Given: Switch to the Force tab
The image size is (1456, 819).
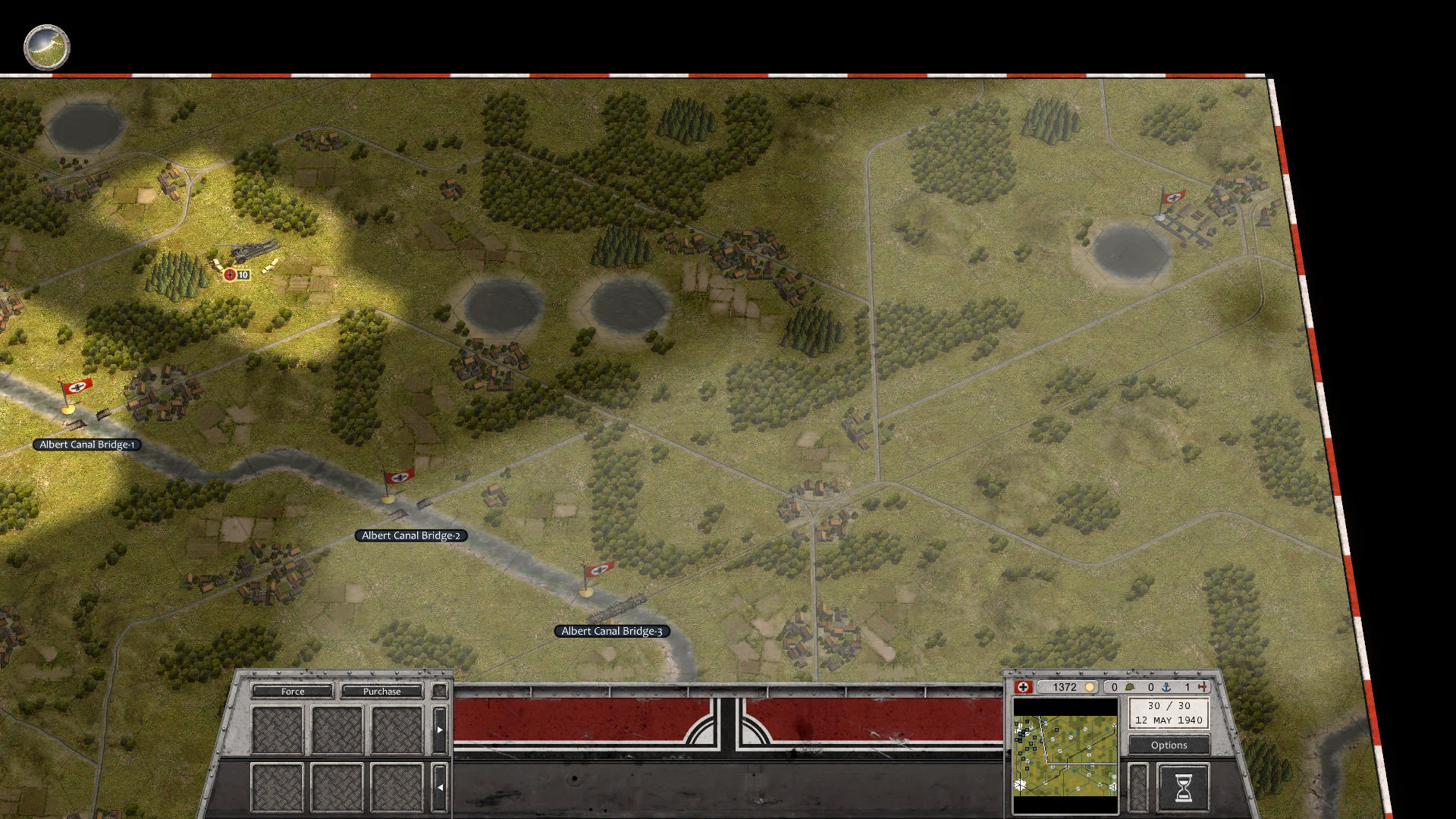Looking at the screenshot, I should point(292,691).
